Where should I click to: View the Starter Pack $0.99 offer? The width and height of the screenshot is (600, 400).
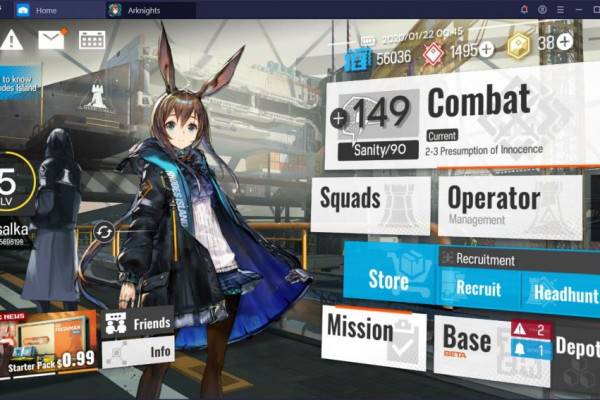point(48,345)
